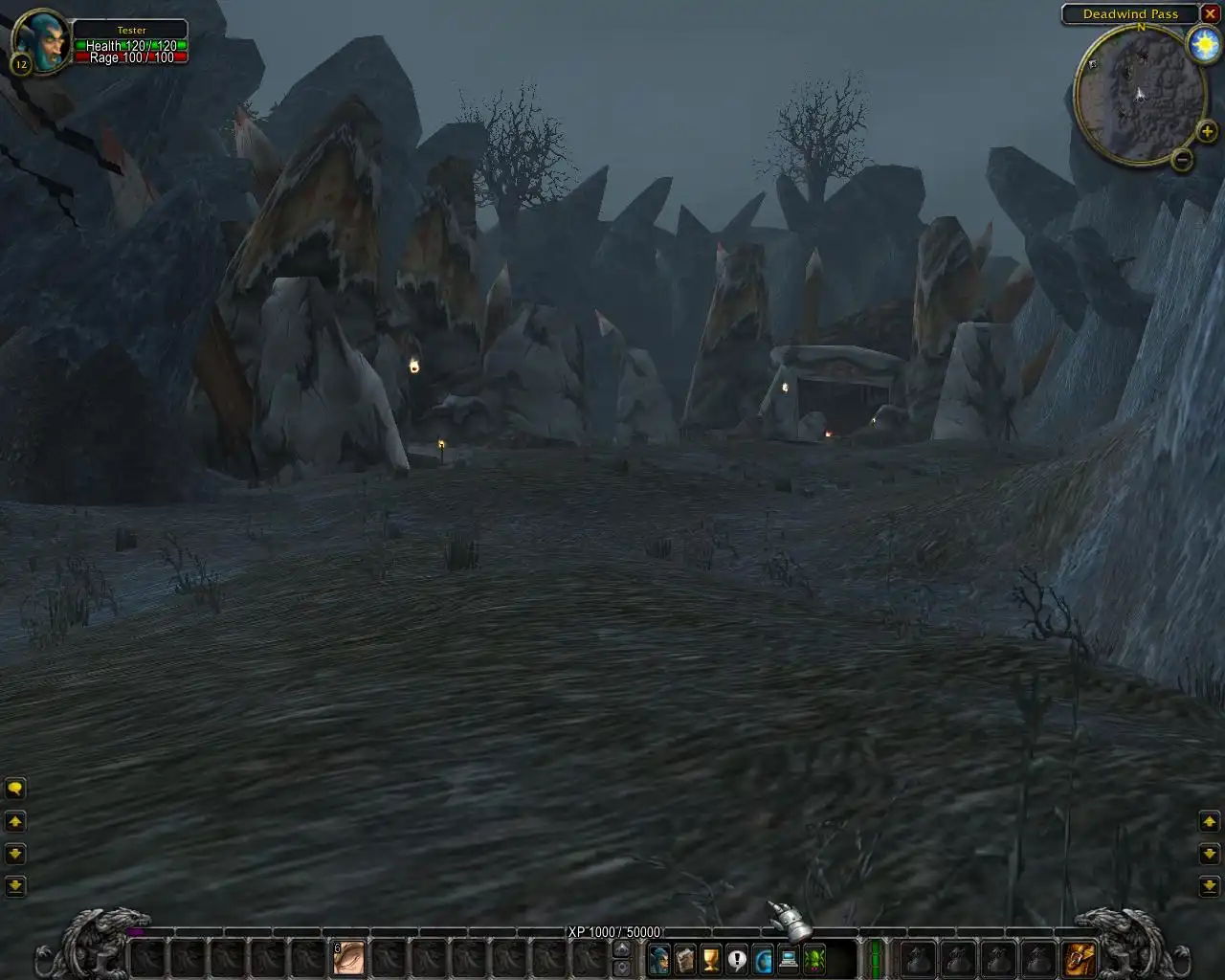Click the green bug report button
Viewport: 1225px width, 980px height.
(x=814, y=958)
